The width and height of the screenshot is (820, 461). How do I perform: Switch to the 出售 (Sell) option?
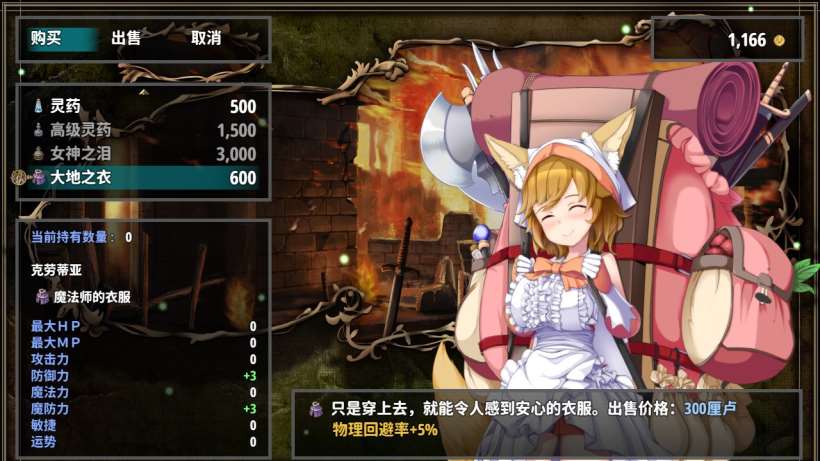[x=126, y=39]
